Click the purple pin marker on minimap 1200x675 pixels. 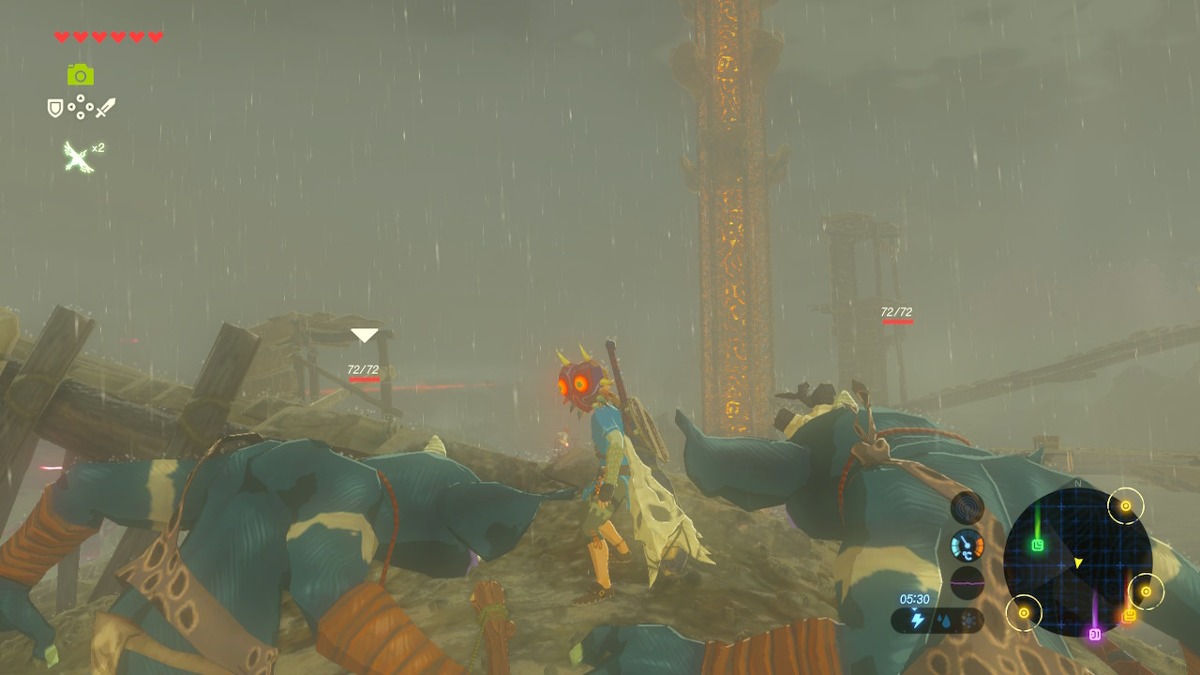(1094, 634)
